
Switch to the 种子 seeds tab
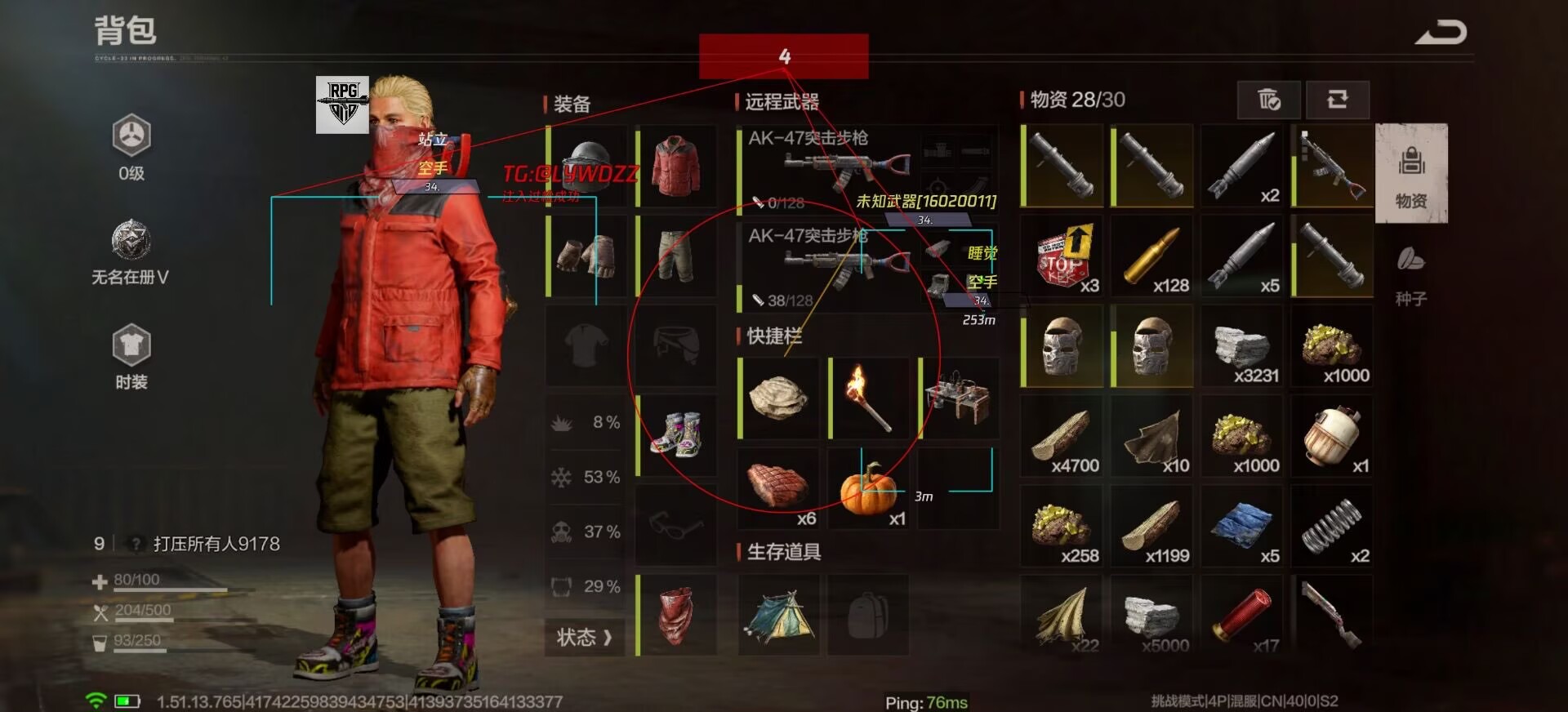(x=1411, y=274)
